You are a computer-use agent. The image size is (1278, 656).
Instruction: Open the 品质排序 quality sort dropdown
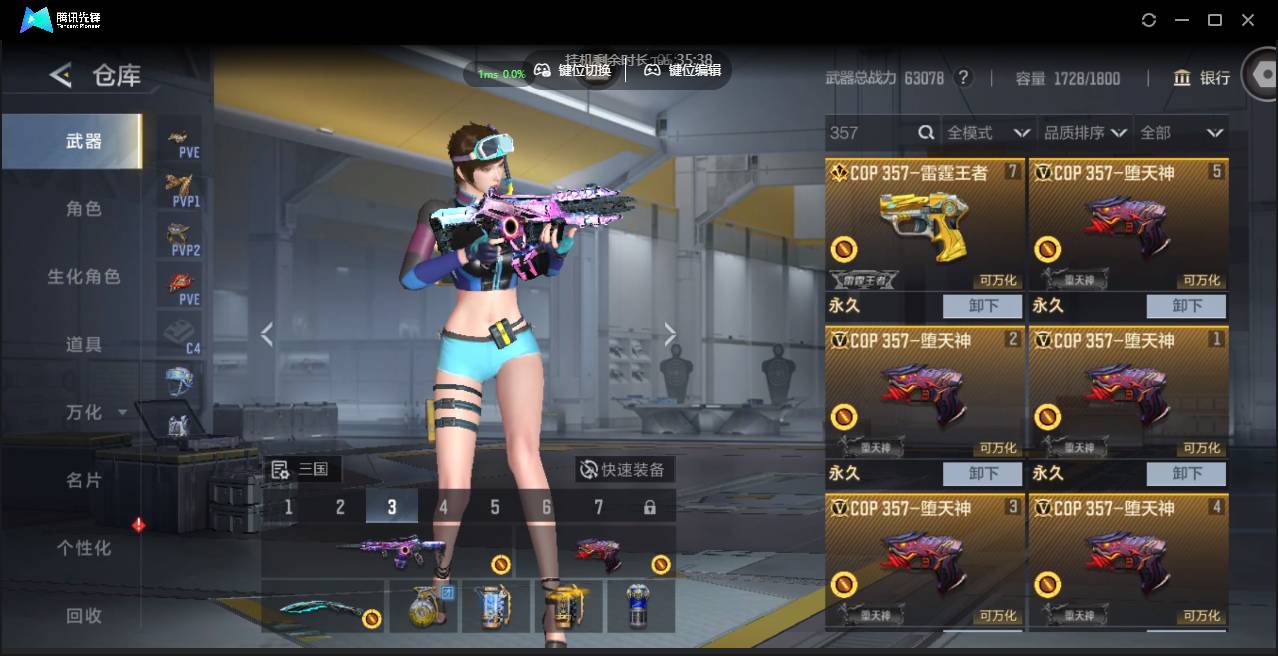1085,133
